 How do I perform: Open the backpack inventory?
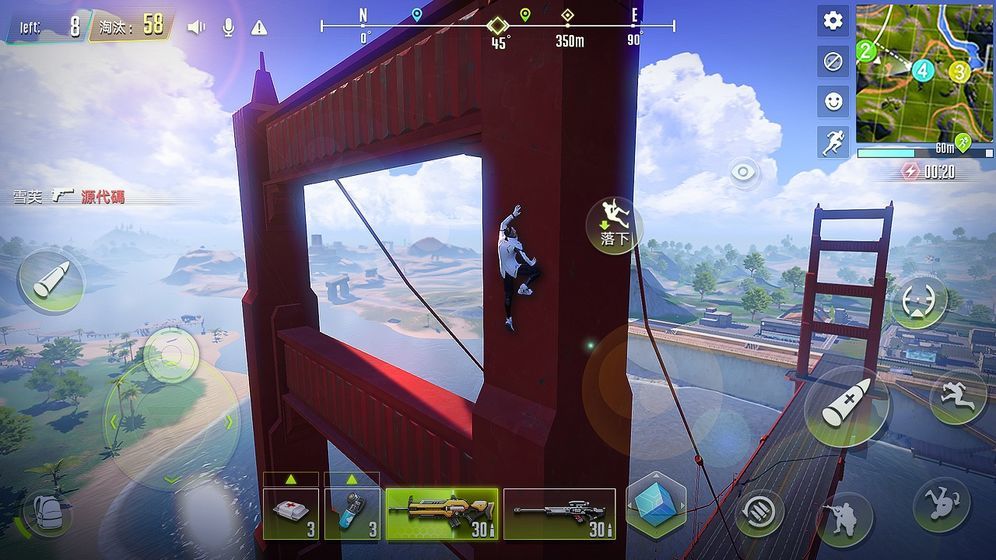(x=48, y=513)
